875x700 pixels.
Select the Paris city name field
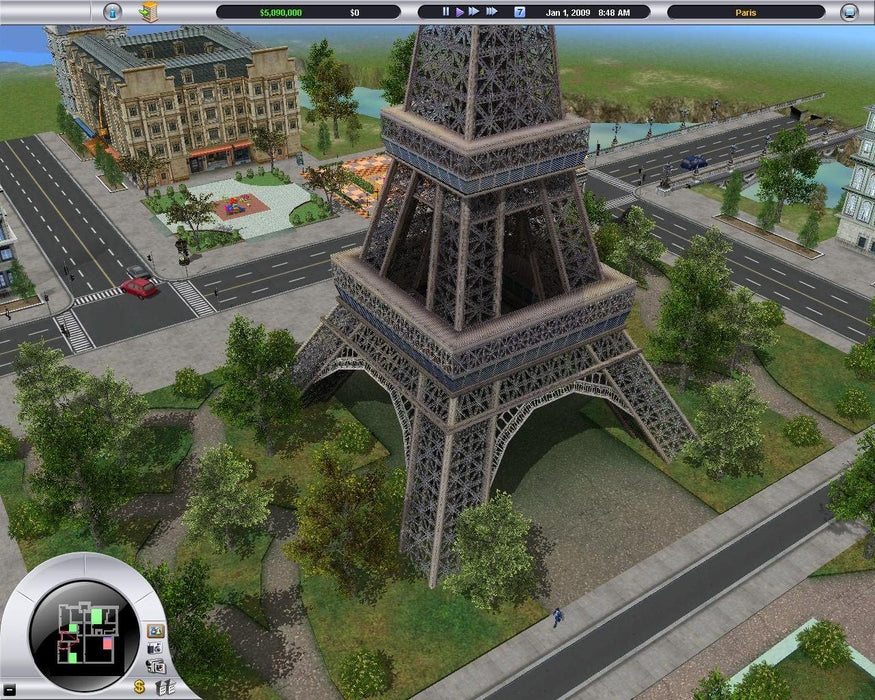(x=746, y=12)
